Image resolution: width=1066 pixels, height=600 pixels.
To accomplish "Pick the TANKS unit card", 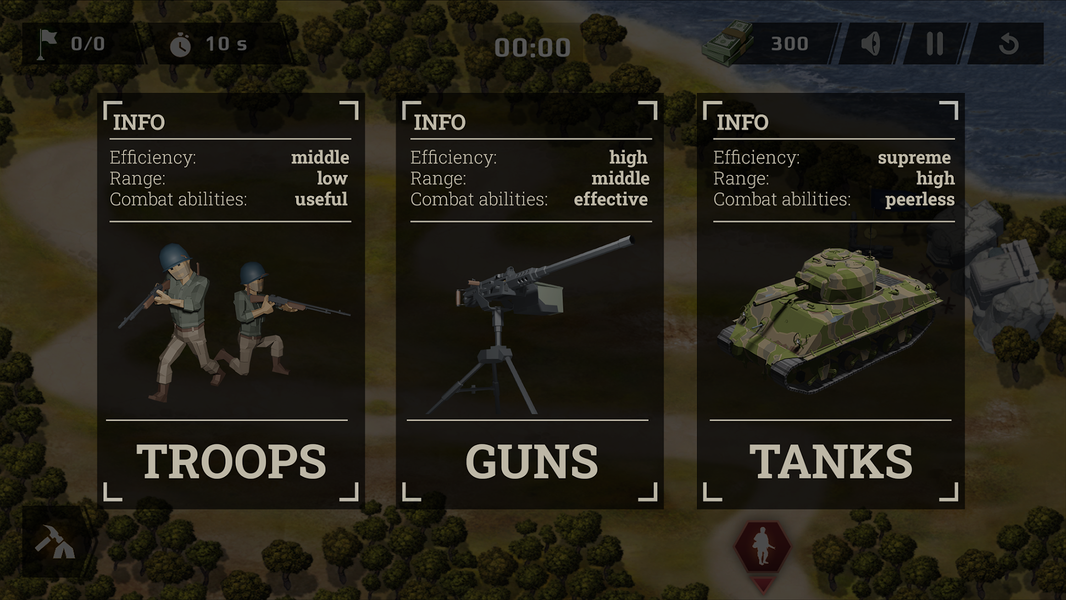I will pos(831,300).
